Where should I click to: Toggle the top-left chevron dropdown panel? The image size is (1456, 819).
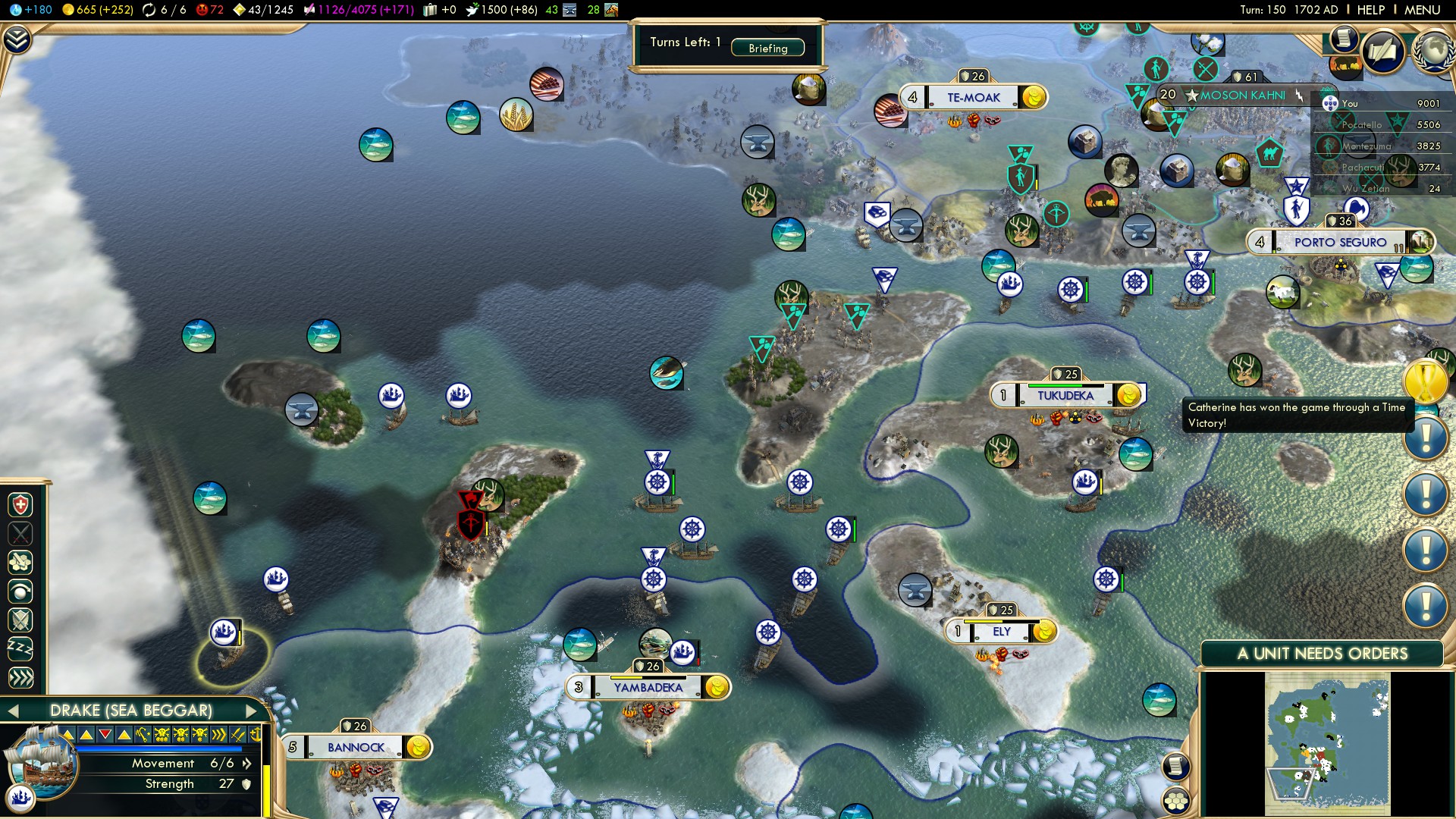tap(17, 39)
